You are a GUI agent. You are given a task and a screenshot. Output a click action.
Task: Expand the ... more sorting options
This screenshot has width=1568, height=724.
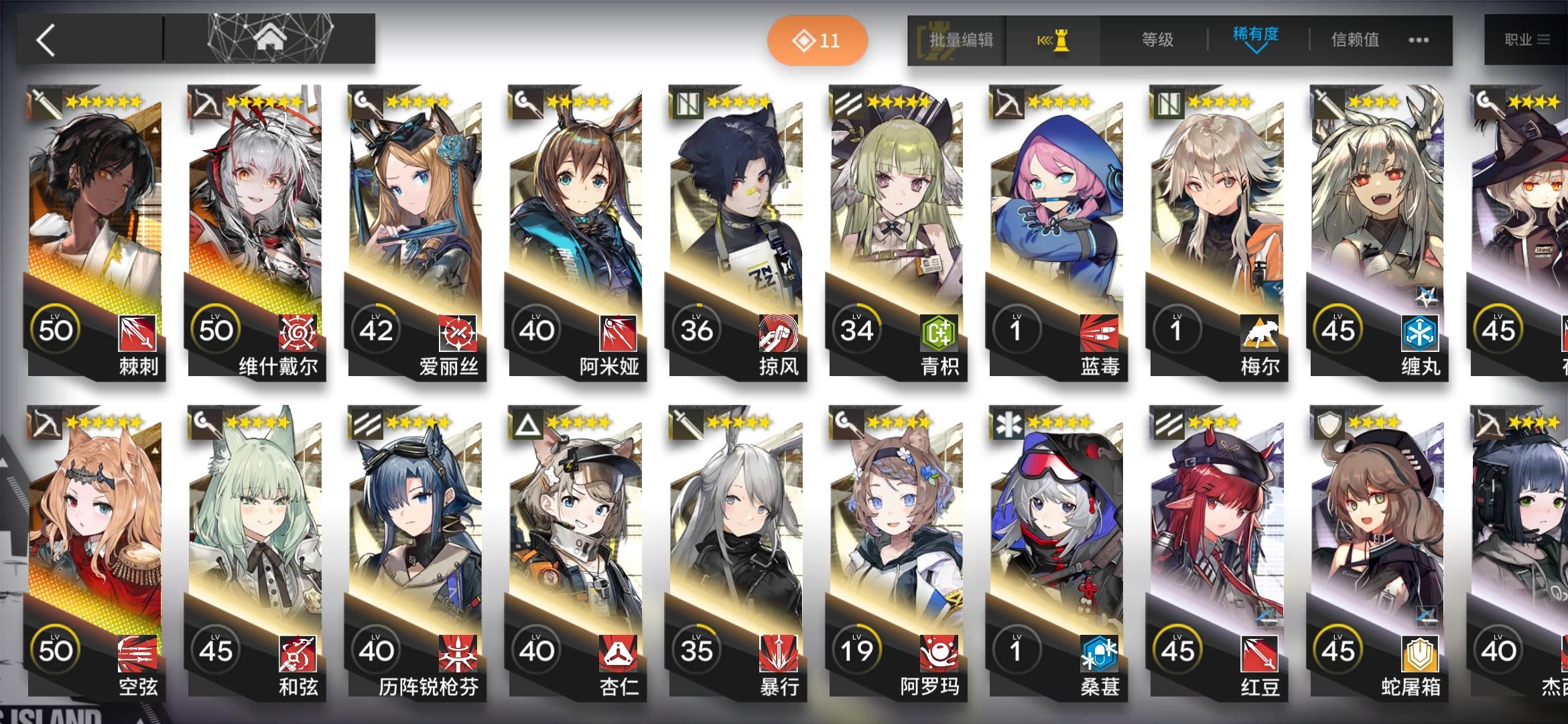coord(1419,40)
